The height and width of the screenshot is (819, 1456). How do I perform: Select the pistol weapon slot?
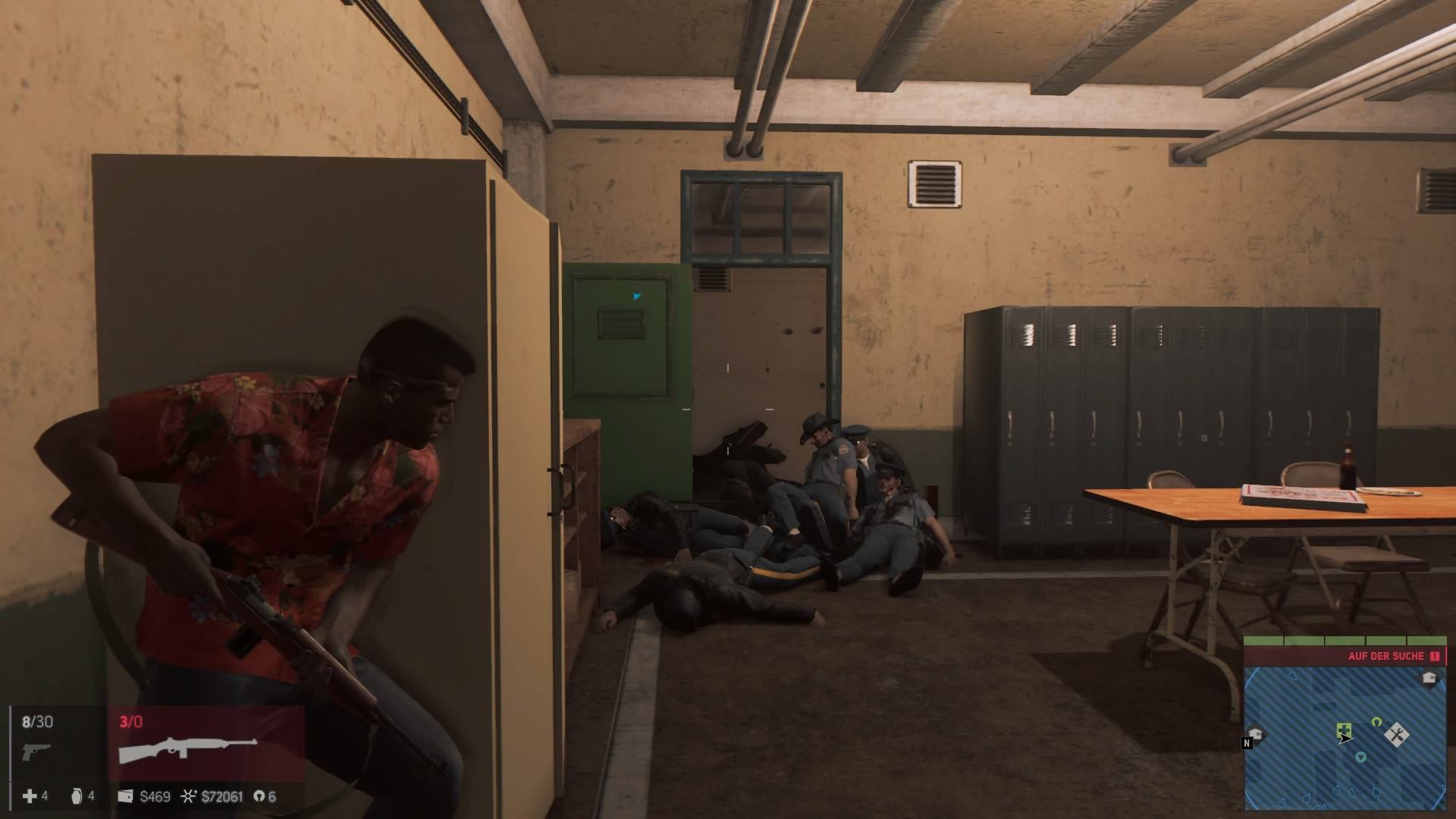coord(36,751)
